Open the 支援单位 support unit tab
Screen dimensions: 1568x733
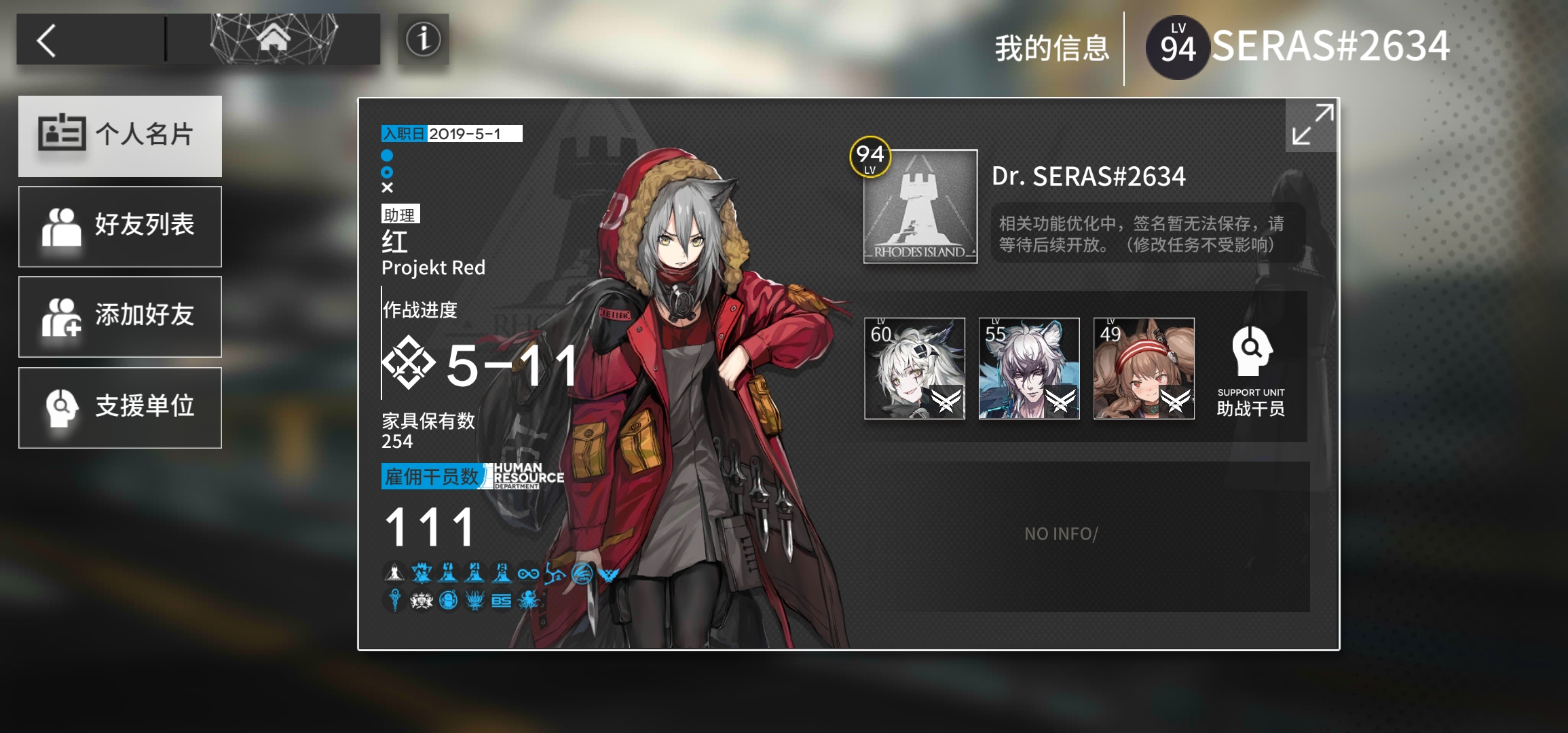(x=120, y=407)
